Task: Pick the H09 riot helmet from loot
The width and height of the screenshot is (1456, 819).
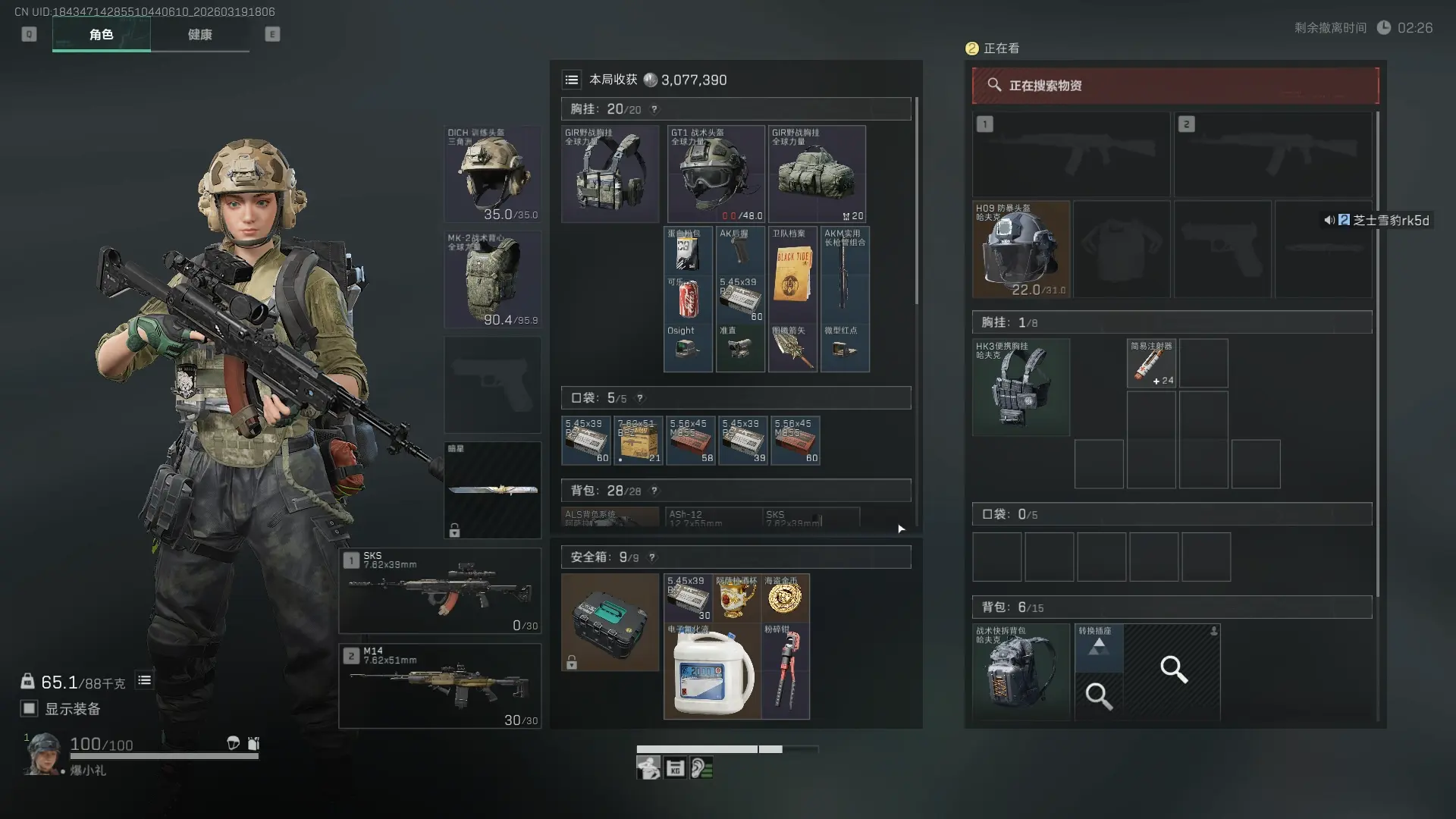Action: click(1021, 249)
